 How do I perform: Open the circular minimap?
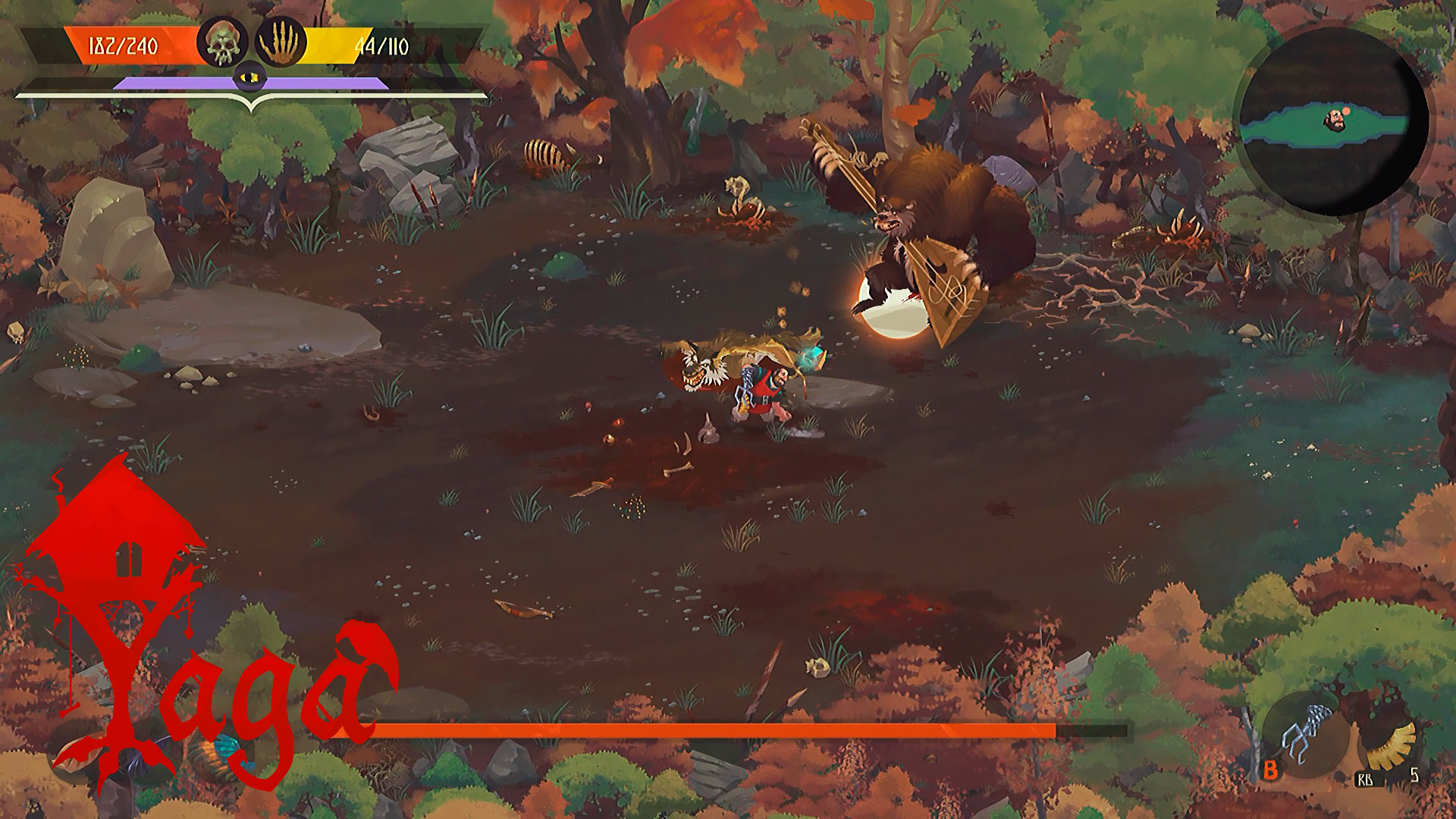1334,121
